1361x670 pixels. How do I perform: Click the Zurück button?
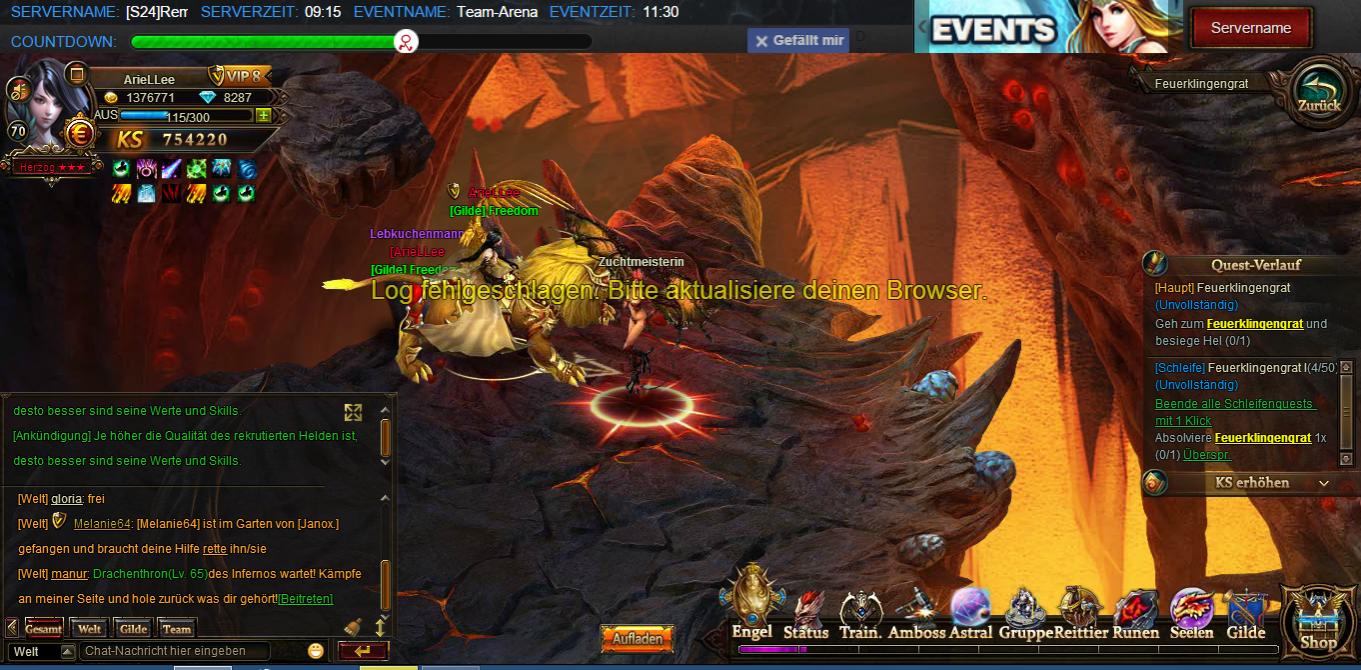tap(1319, 92)
